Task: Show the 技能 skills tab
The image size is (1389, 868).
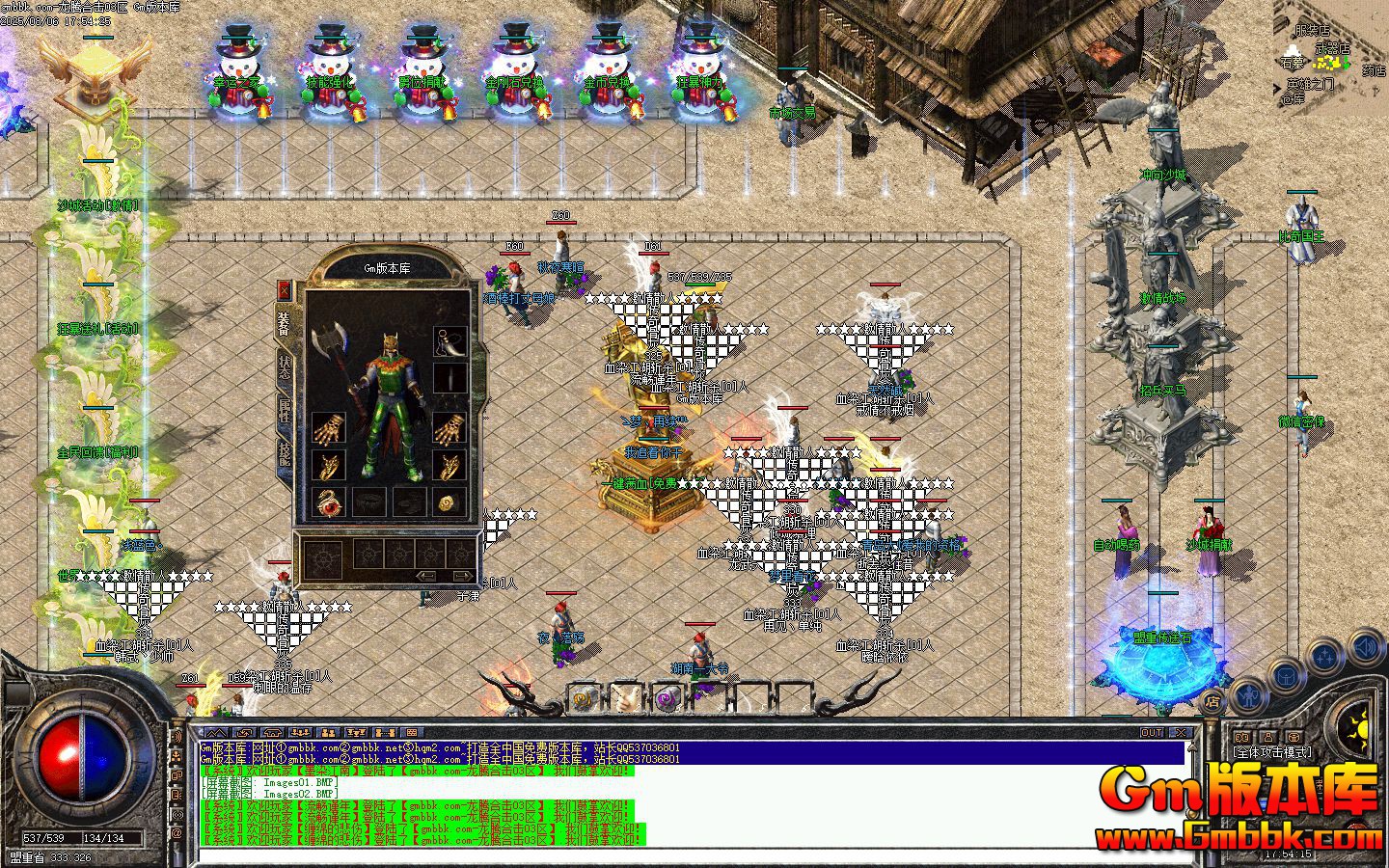Action: pyautogui.click(x=285, y=452)
